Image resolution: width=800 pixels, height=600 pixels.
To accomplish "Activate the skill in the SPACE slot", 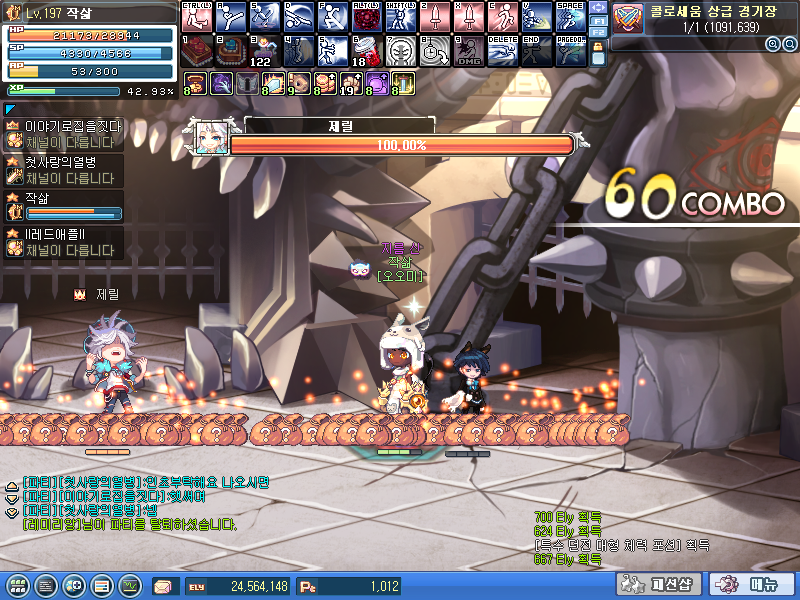I will (569, 17).
